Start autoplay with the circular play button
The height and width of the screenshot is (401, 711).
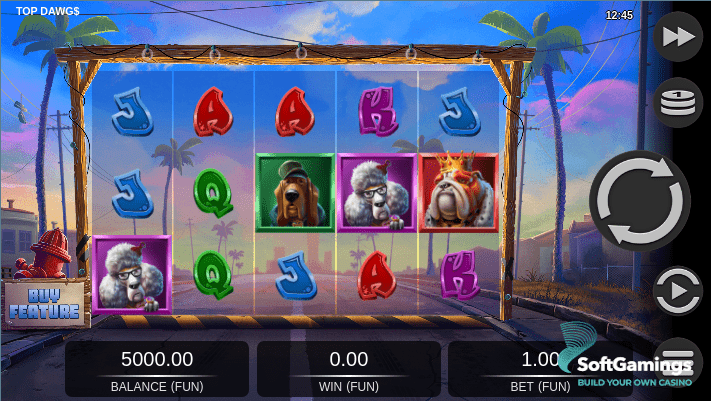677,292
